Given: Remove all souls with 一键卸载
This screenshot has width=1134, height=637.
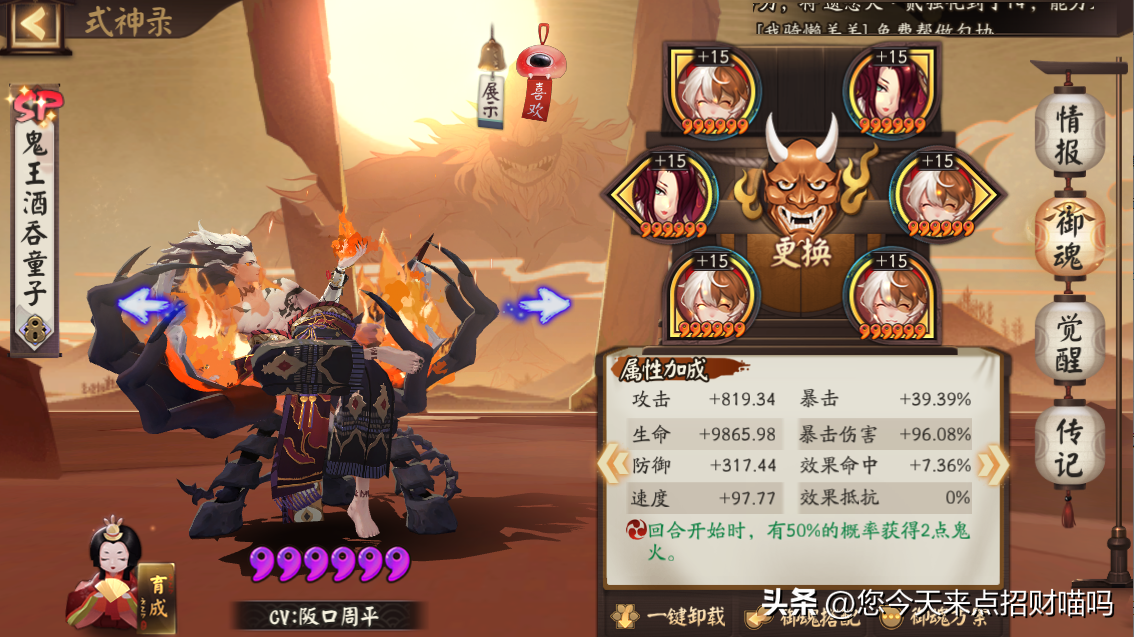Looking at the screenshot, I should [x=670, y=616].
